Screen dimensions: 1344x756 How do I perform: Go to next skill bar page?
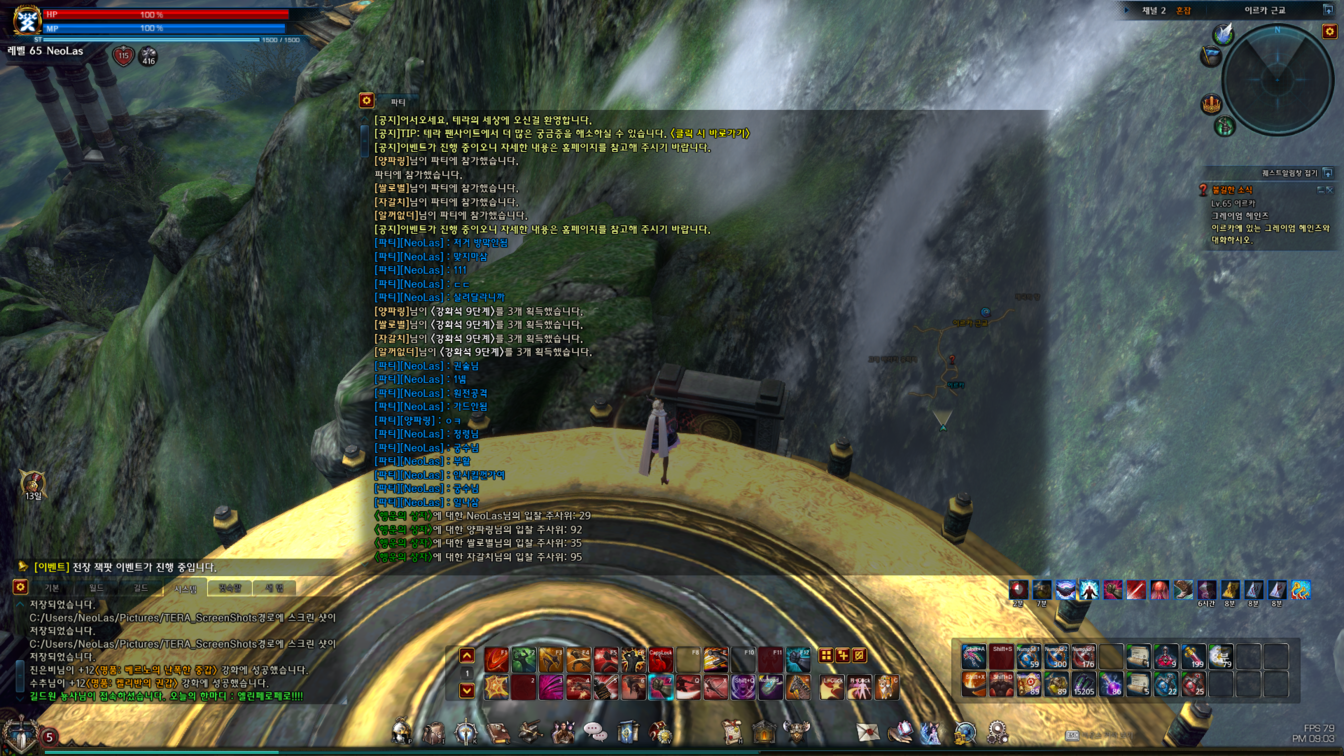(467, 690)
